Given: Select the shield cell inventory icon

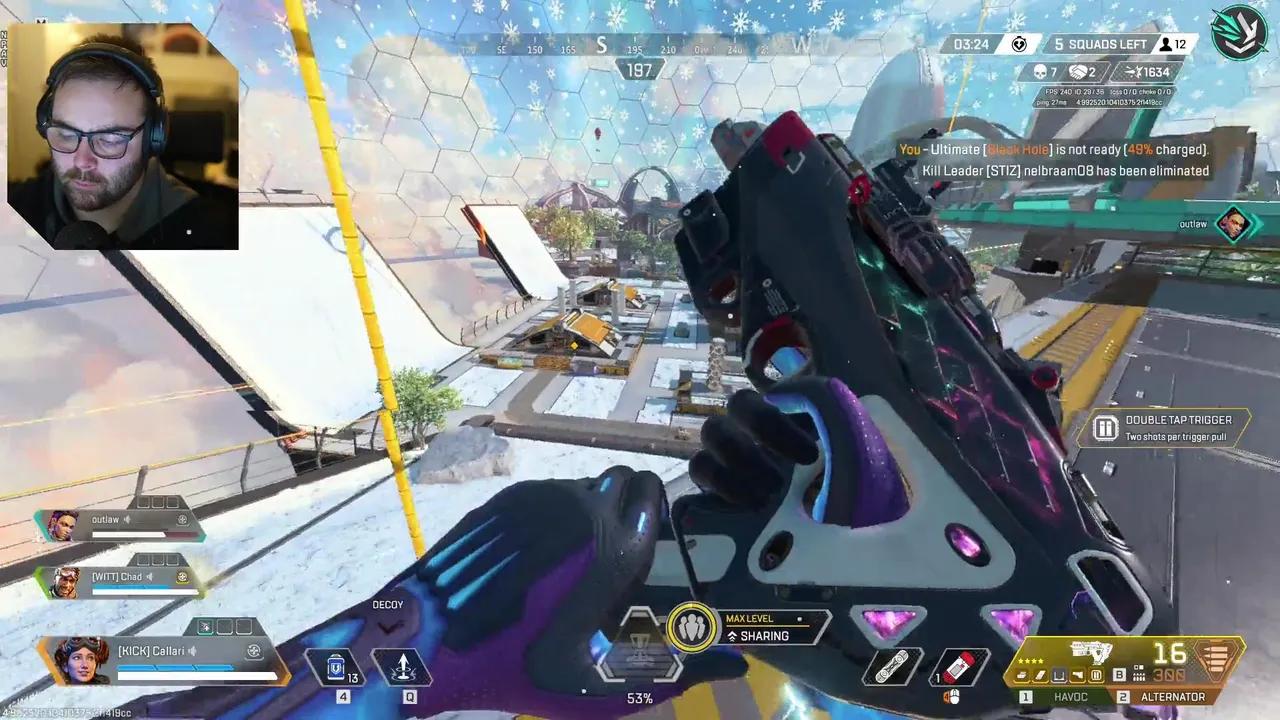Looking at the screenshot, I should (x=336, y=668).
